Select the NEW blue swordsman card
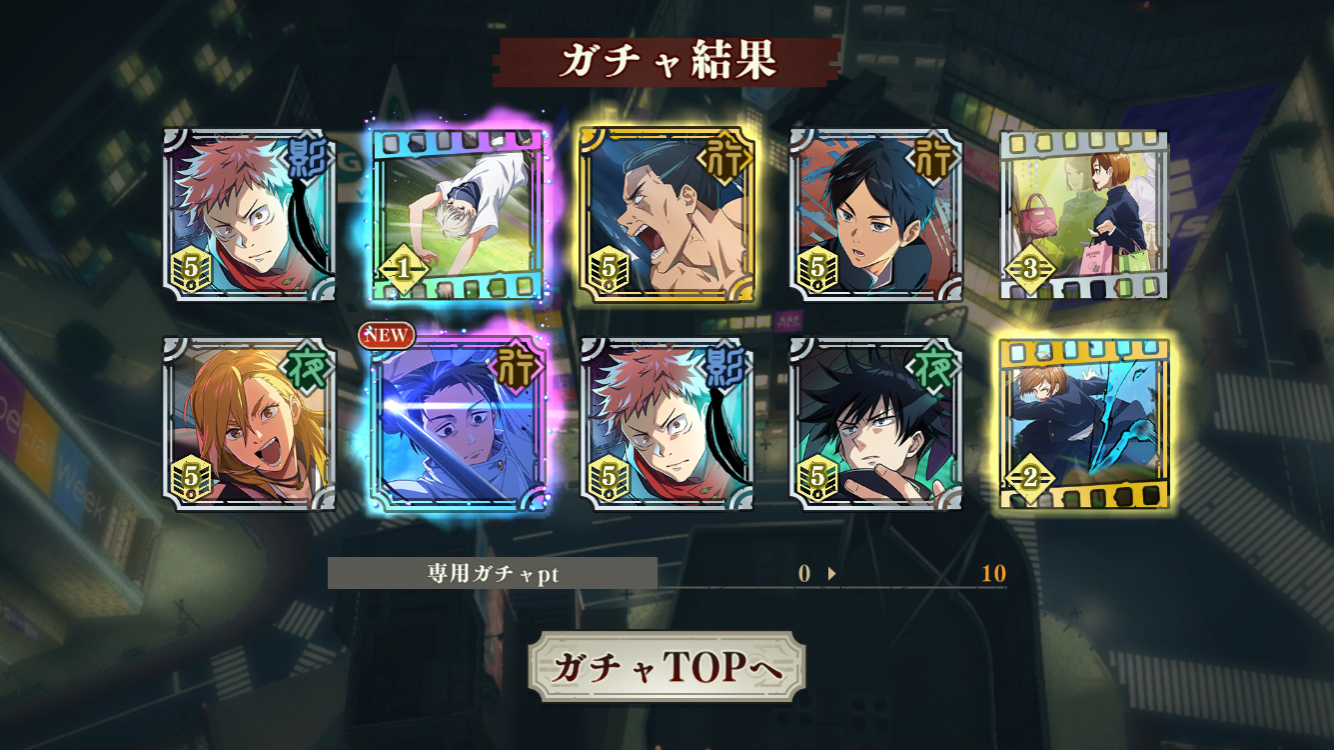 coord(458,424)
